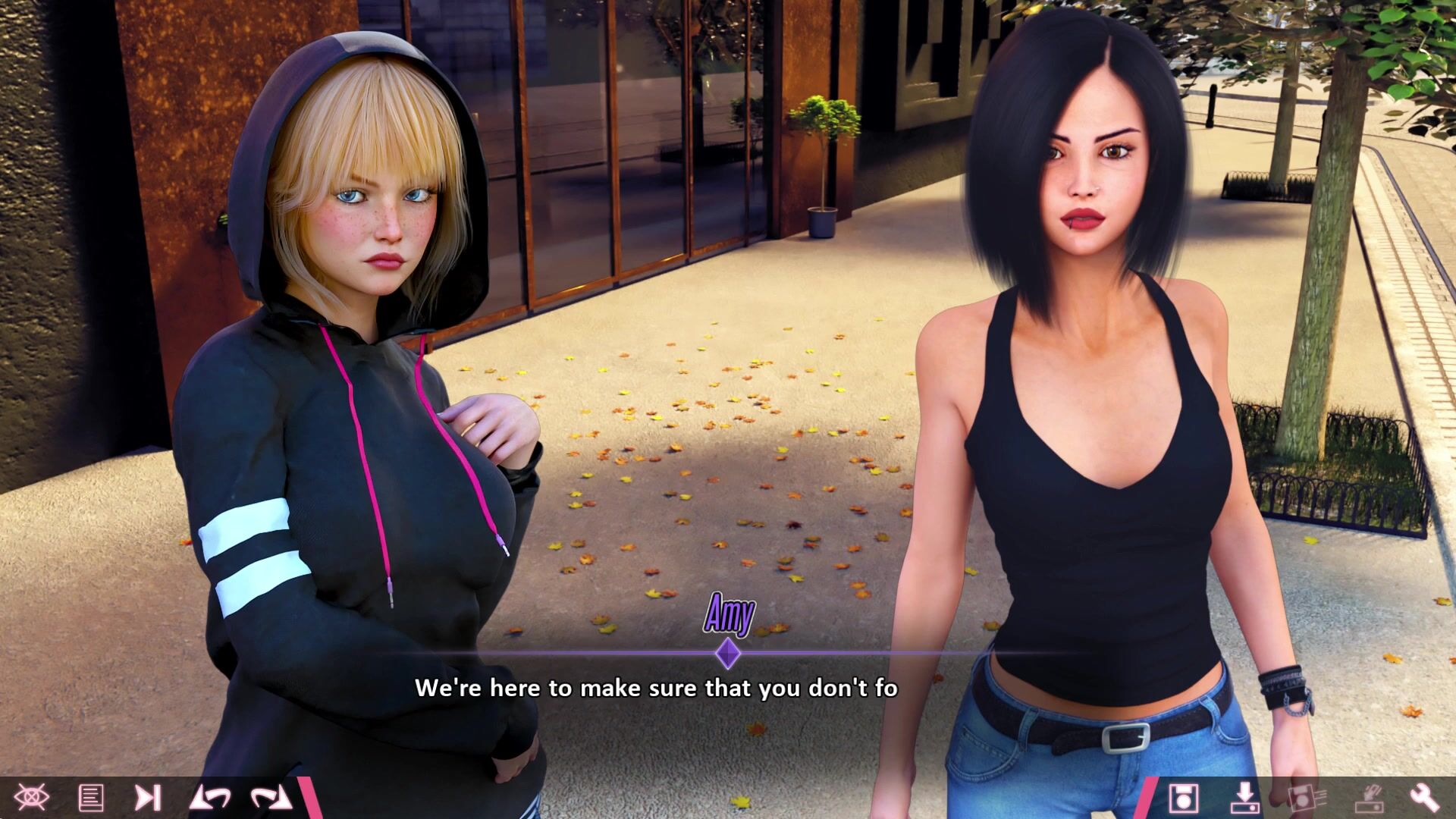Viewport: 1456px width, 819px height.
Task: Open settings with the wrench icon
Action: pyautogui.click(x=1424, y=798)
